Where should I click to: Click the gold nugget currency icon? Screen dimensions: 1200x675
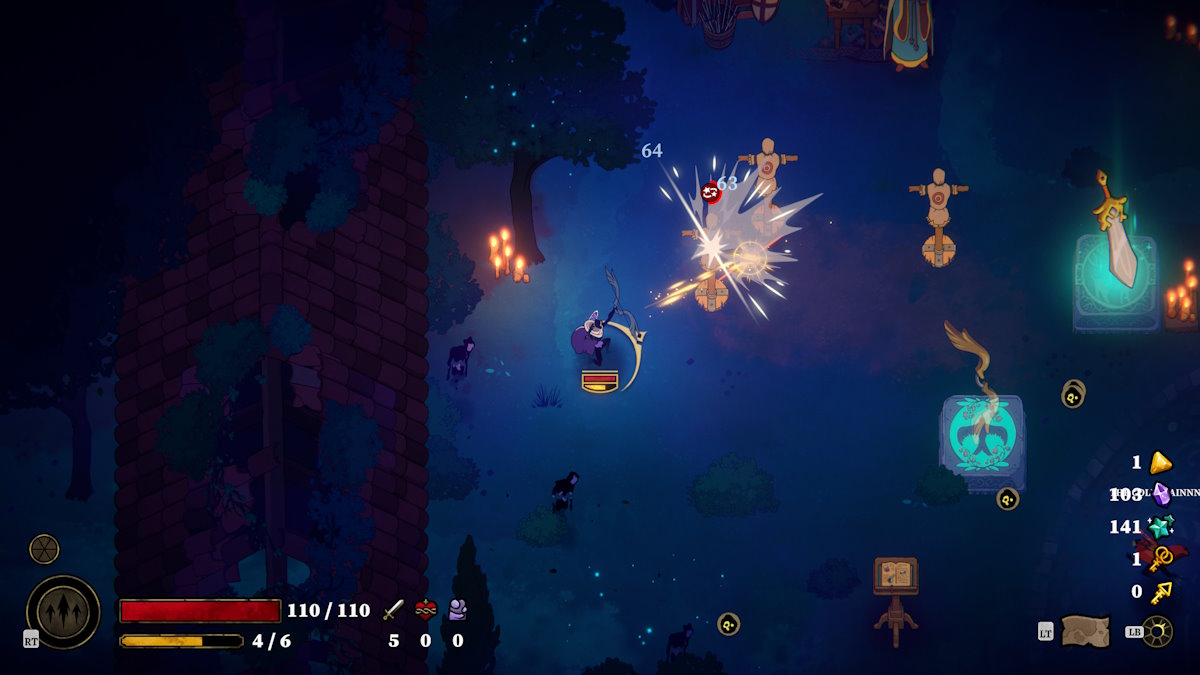click(x=1160, y=462)
